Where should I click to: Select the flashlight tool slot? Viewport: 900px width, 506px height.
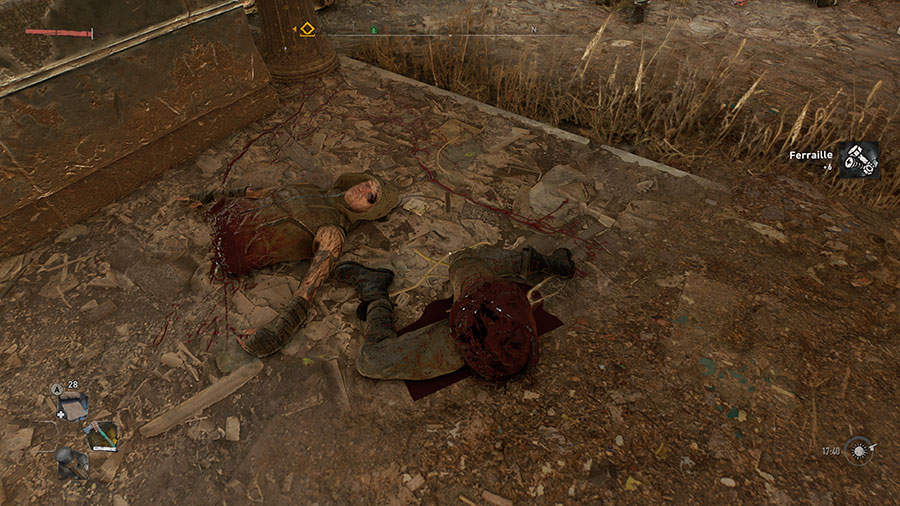[72, 463]
